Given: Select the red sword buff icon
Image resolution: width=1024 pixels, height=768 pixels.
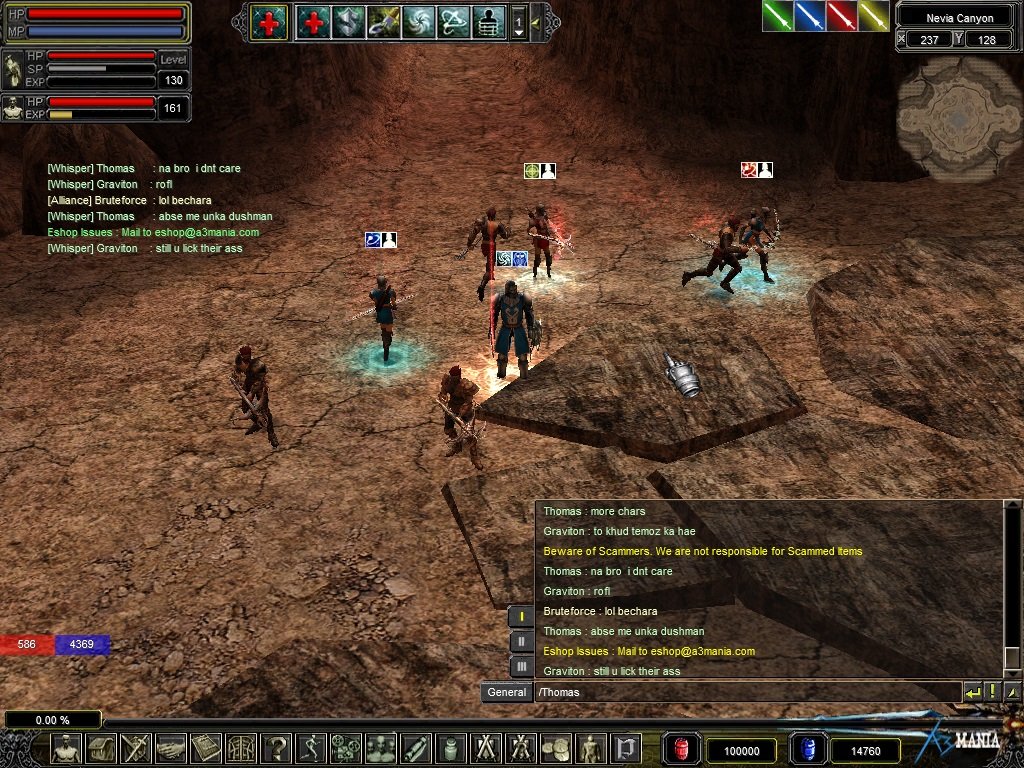Looking at the screenshot, I should coord(842,16).
